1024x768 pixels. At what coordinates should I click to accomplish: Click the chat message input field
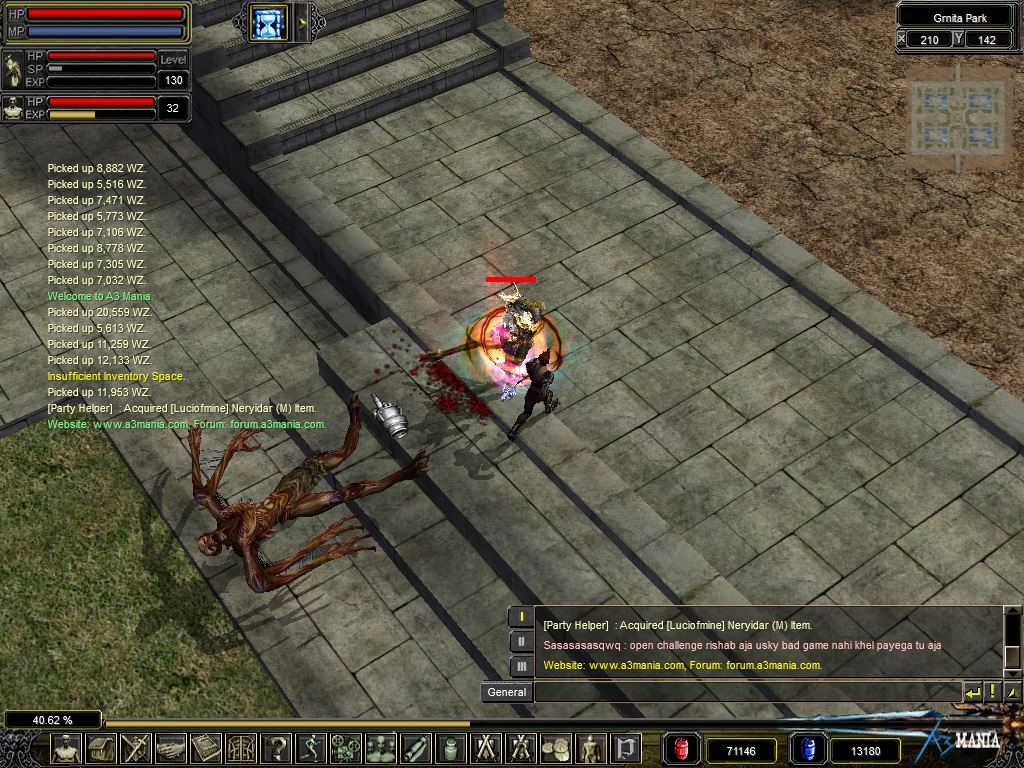[746, 691]
